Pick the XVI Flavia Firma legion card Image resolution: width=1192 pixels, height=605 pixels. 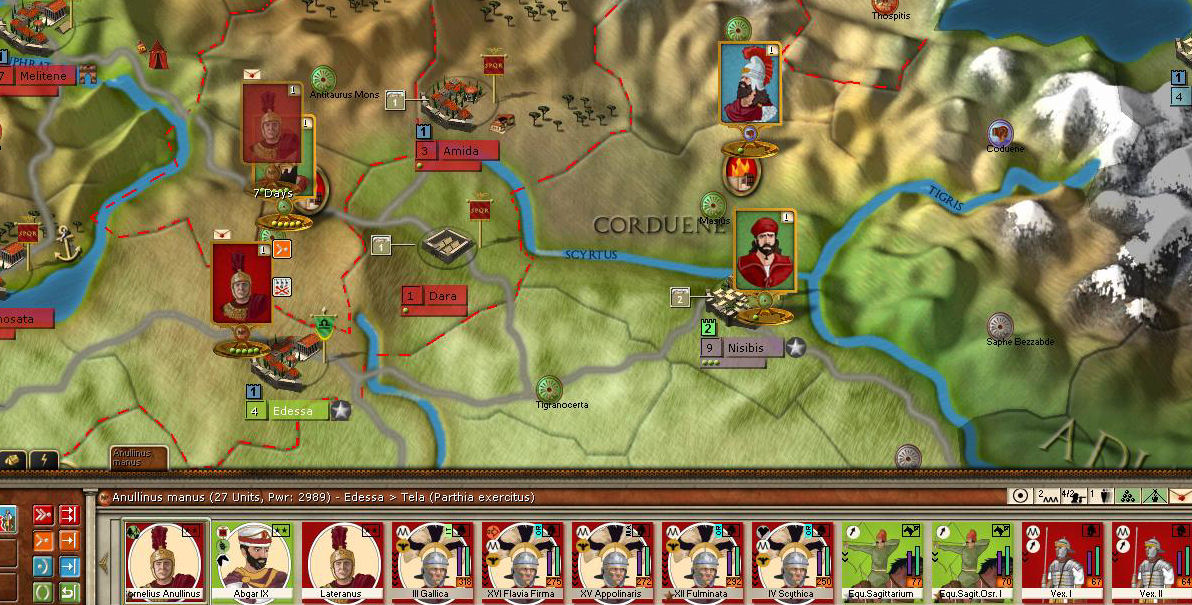click(x=524, y=560)
